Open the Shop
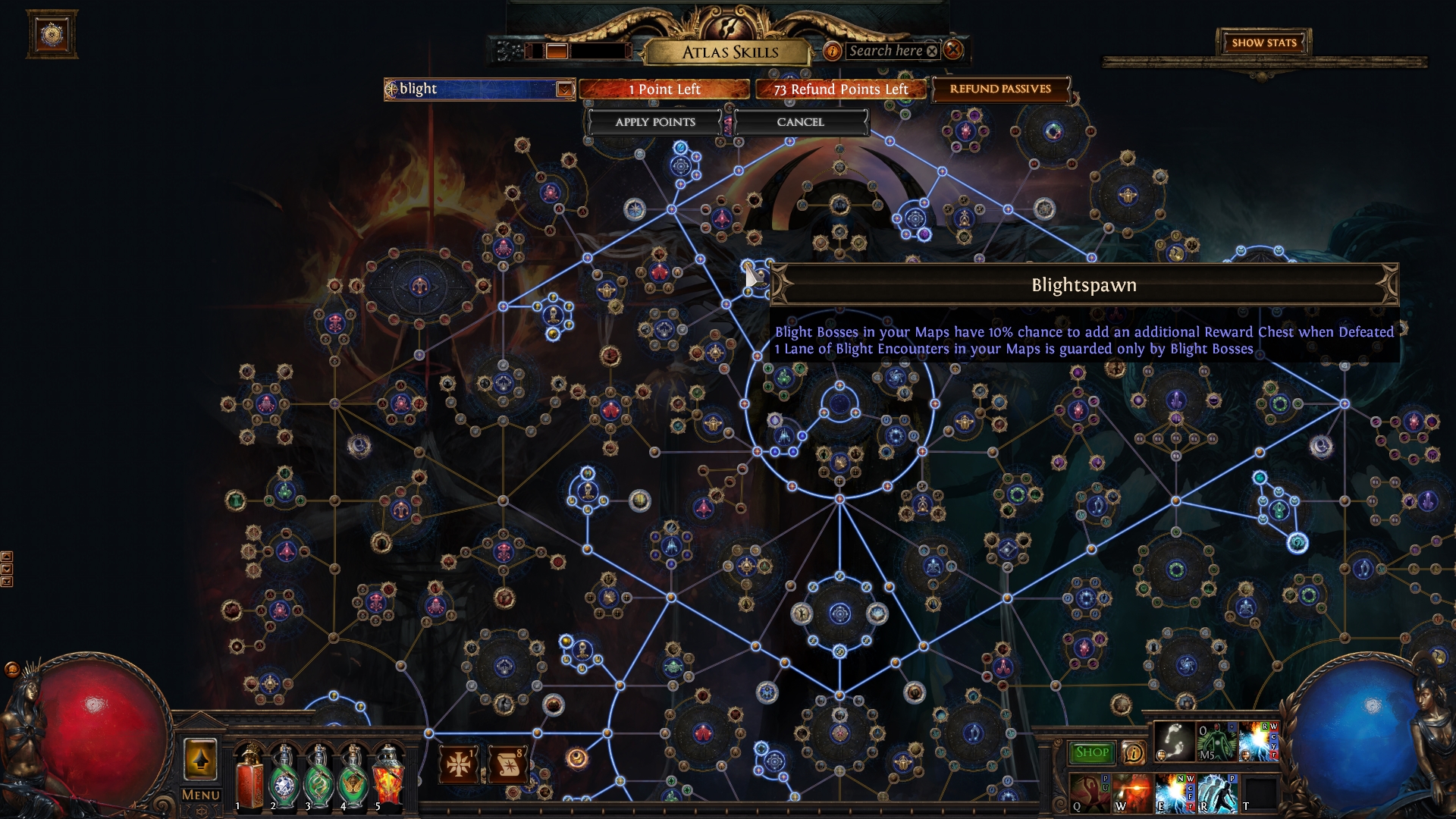The image size is (1456, 819). [x=1092, y=752]
